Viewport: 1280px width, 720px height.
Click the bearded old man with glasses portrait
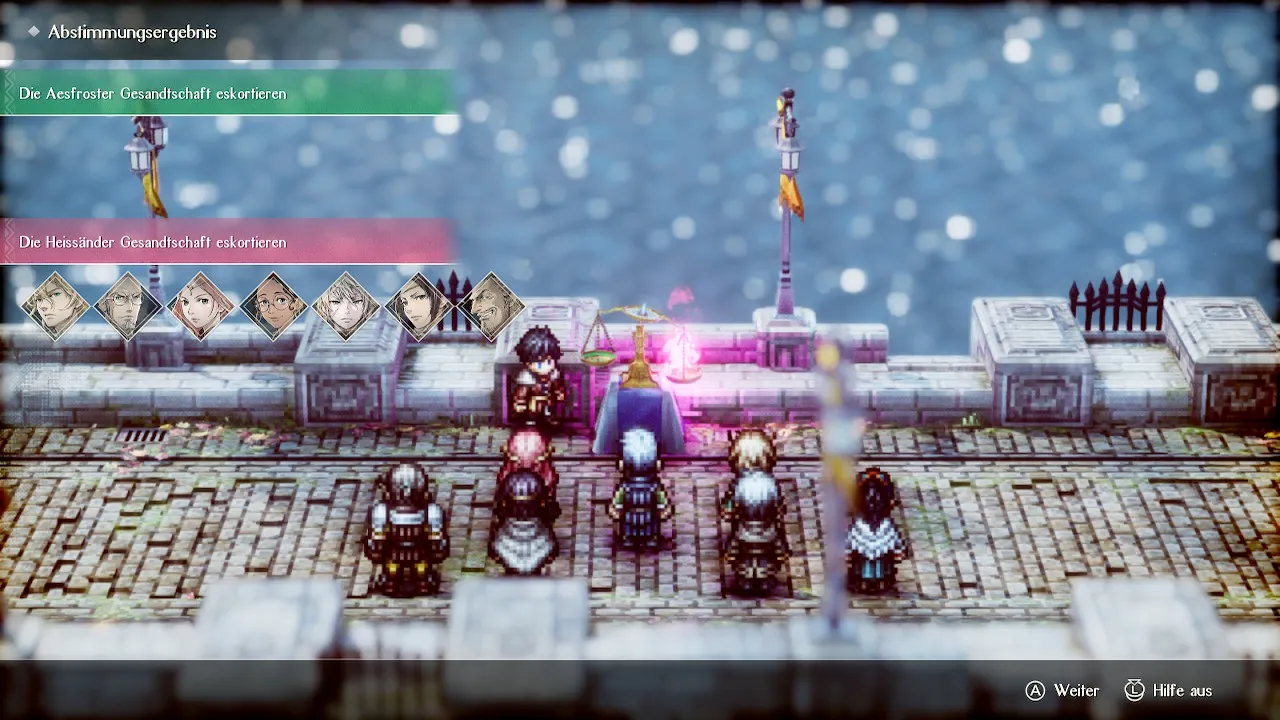click(x=128, y=306)
